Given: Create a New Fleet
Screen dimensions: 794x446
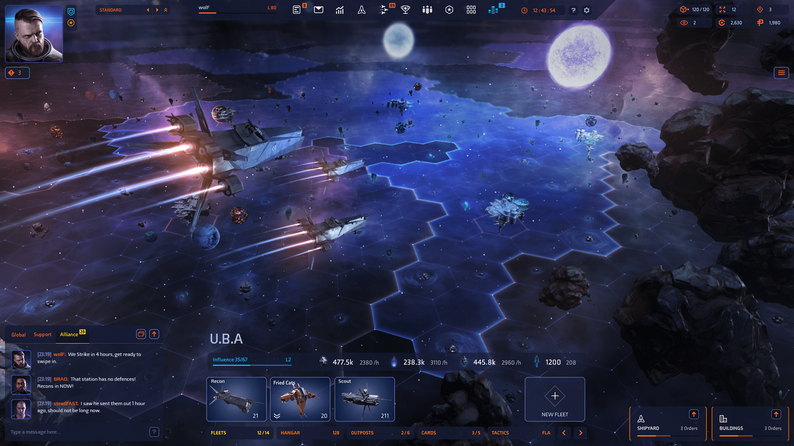Looking at the screenshot, I should (x=555, y=399).
